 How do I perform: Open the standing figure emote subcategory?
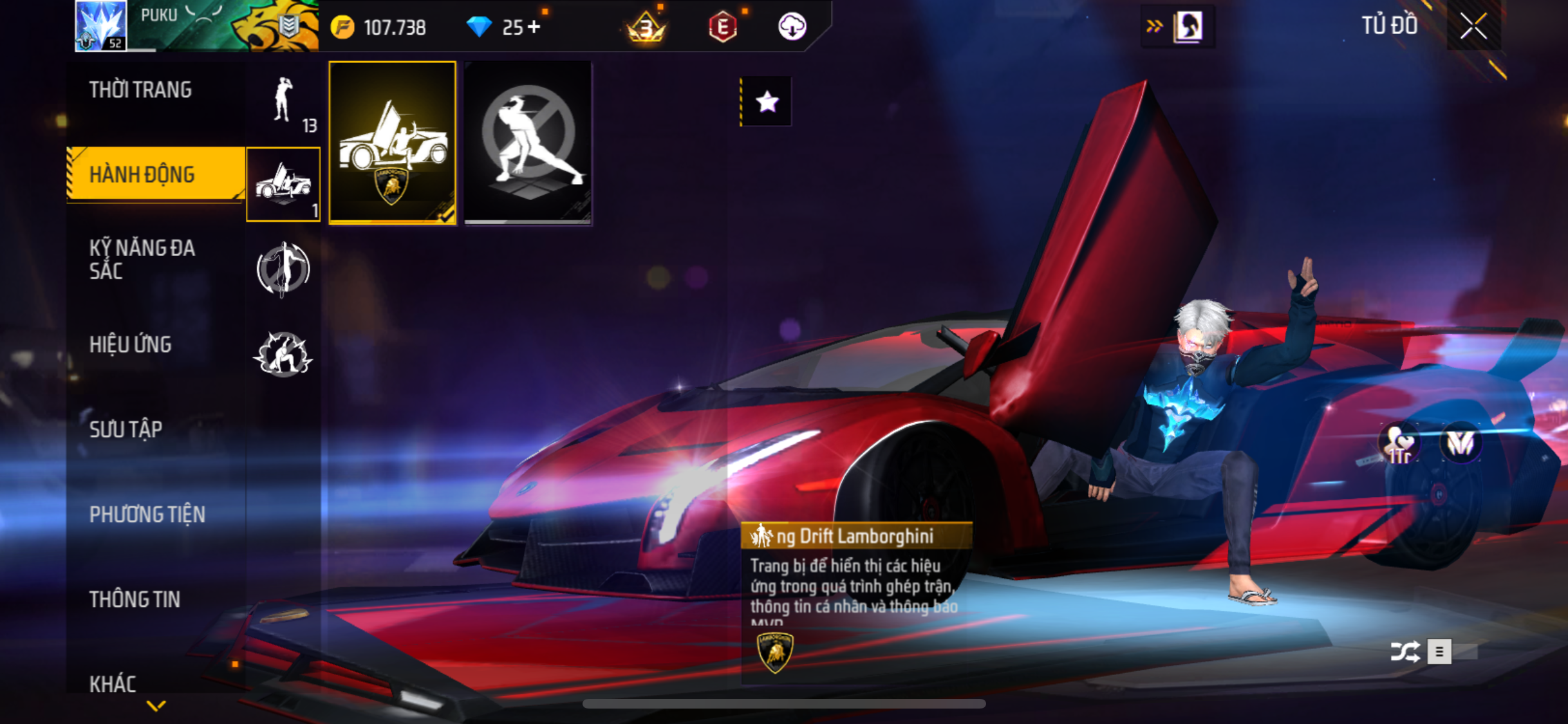tap(283, 102)
